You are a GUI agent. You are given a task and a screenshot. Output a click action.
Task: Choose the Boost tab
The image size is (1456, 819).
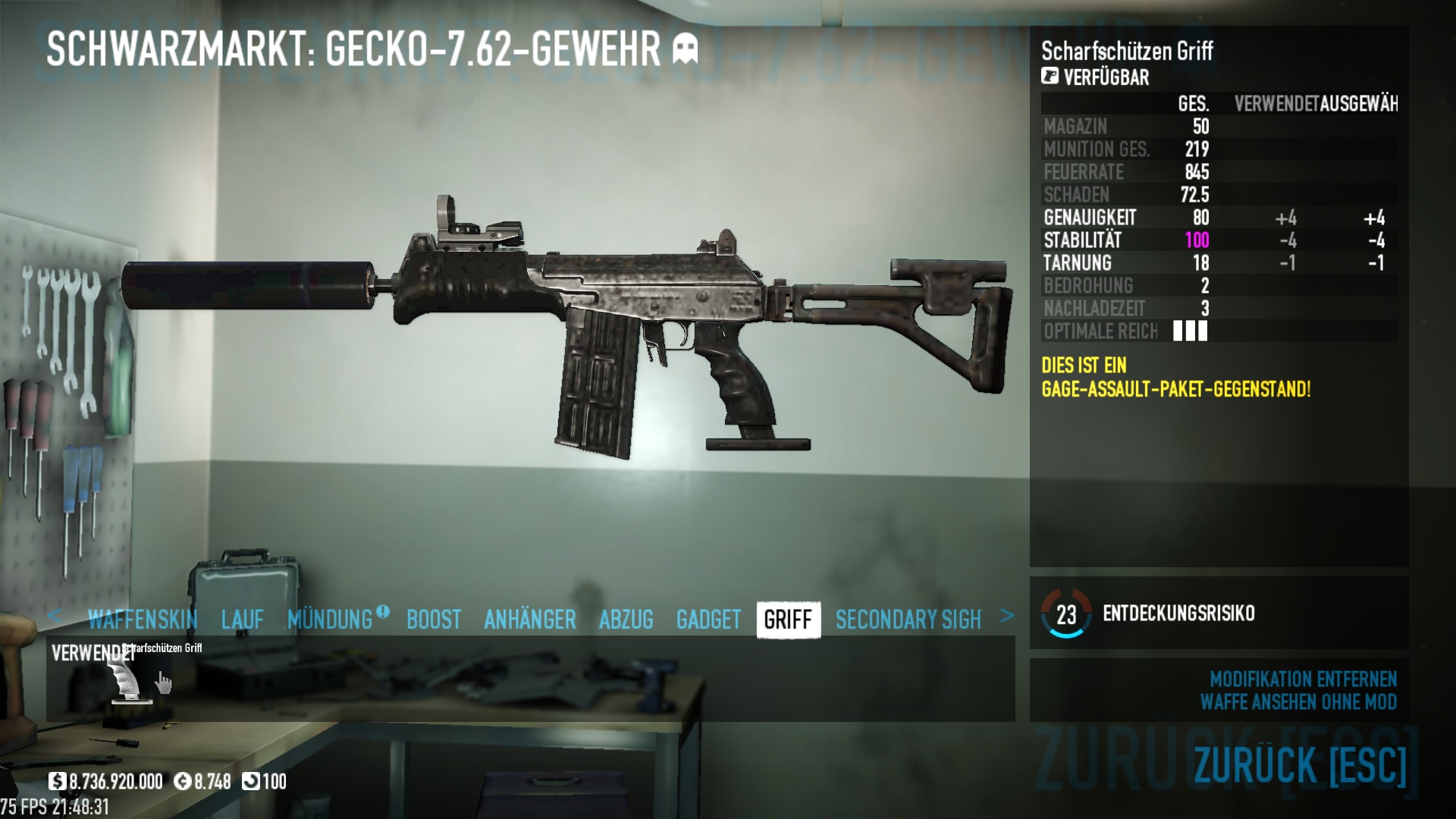pyautogui.click(x=434, y=620)
